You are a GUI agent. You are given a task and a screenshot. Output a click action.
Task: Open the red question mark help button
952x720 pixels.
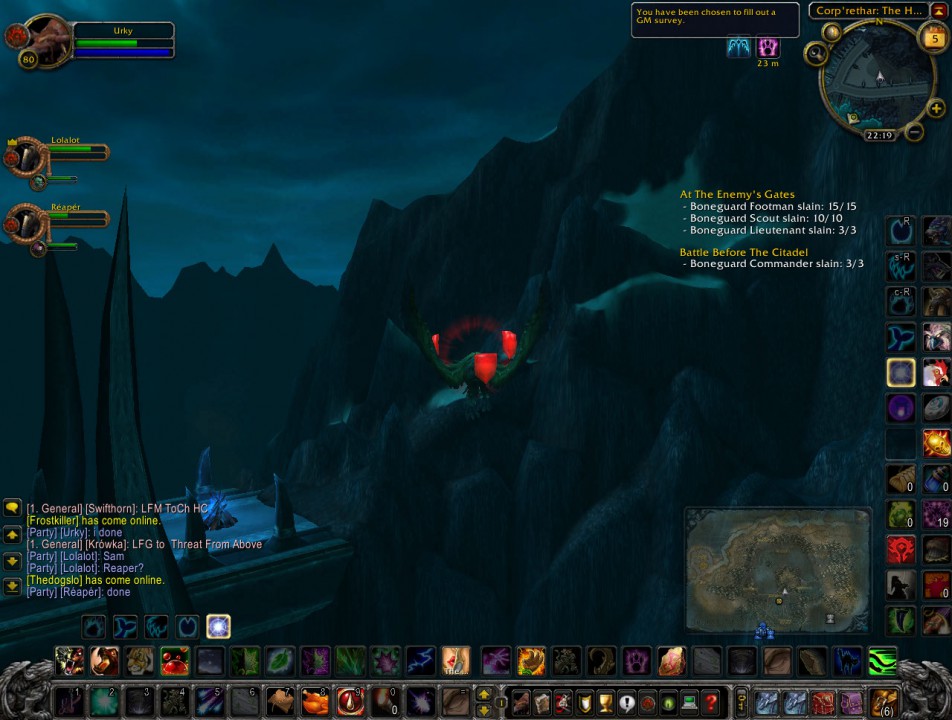tap(710, 702)
